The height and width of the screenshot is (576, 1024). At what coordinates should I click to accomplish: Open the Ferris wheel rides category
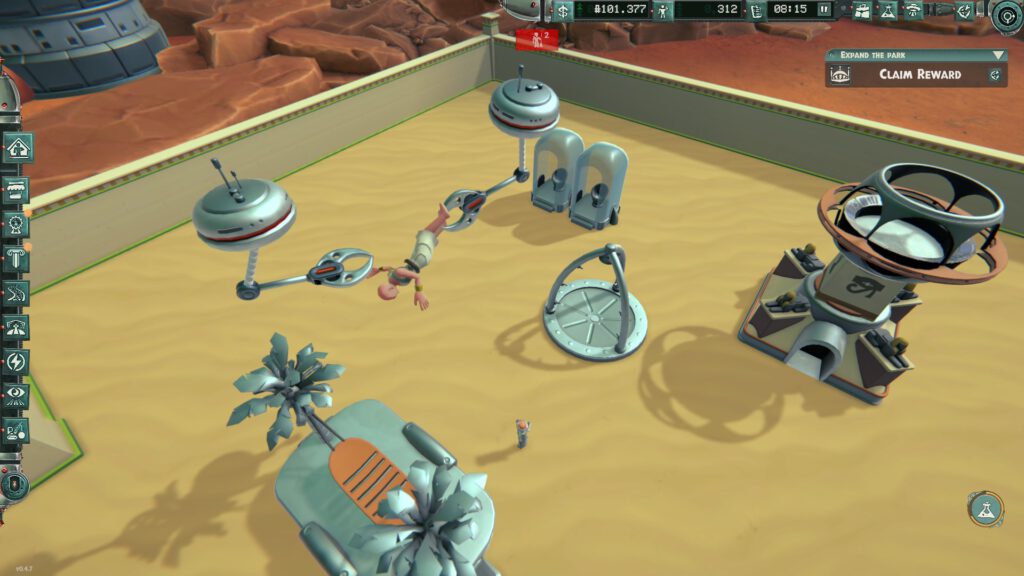[17, 225]
